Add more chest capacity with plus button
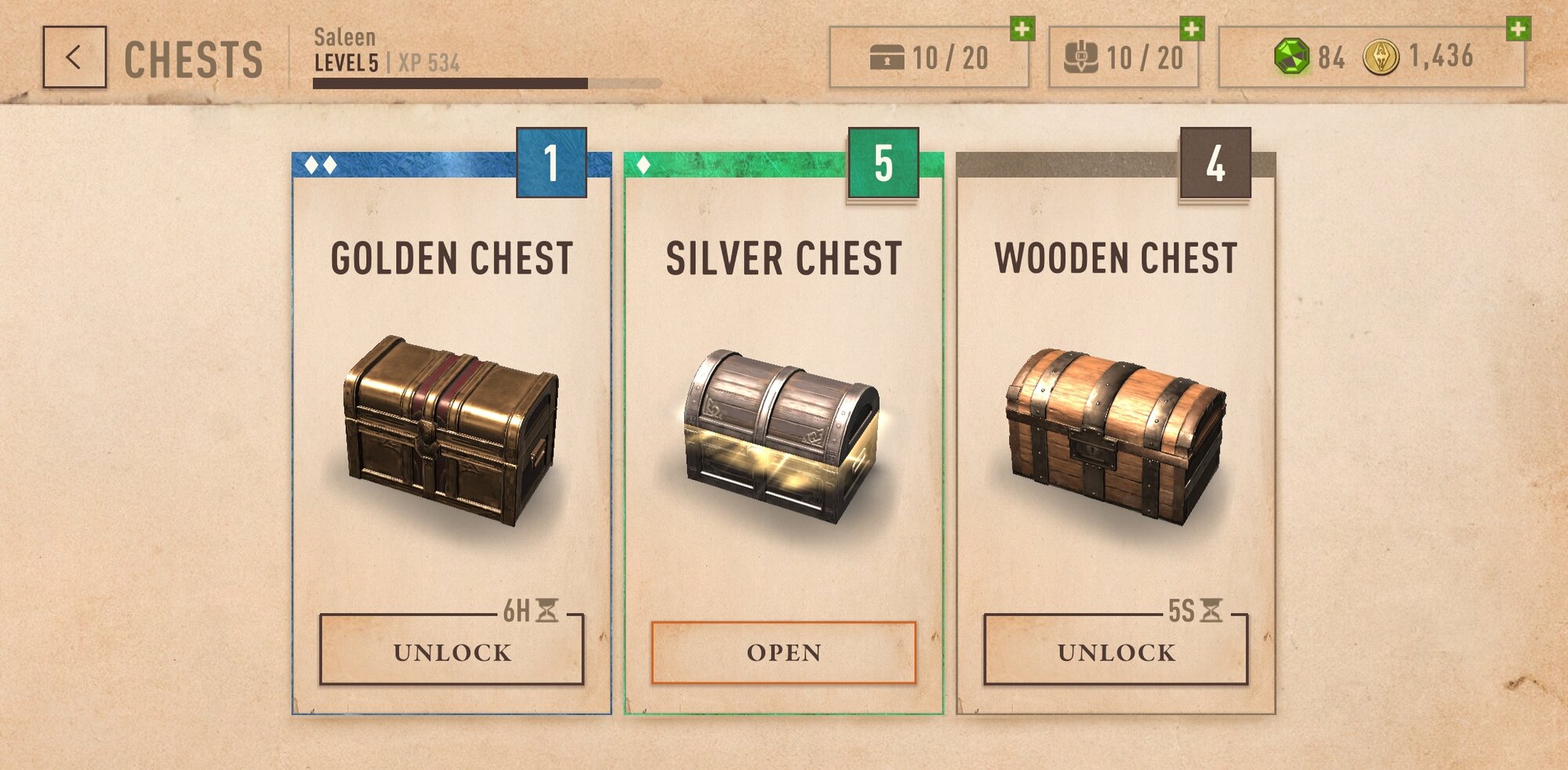Image resolution: width=1568 pixels, height=770 pixels. (1022, 29)
